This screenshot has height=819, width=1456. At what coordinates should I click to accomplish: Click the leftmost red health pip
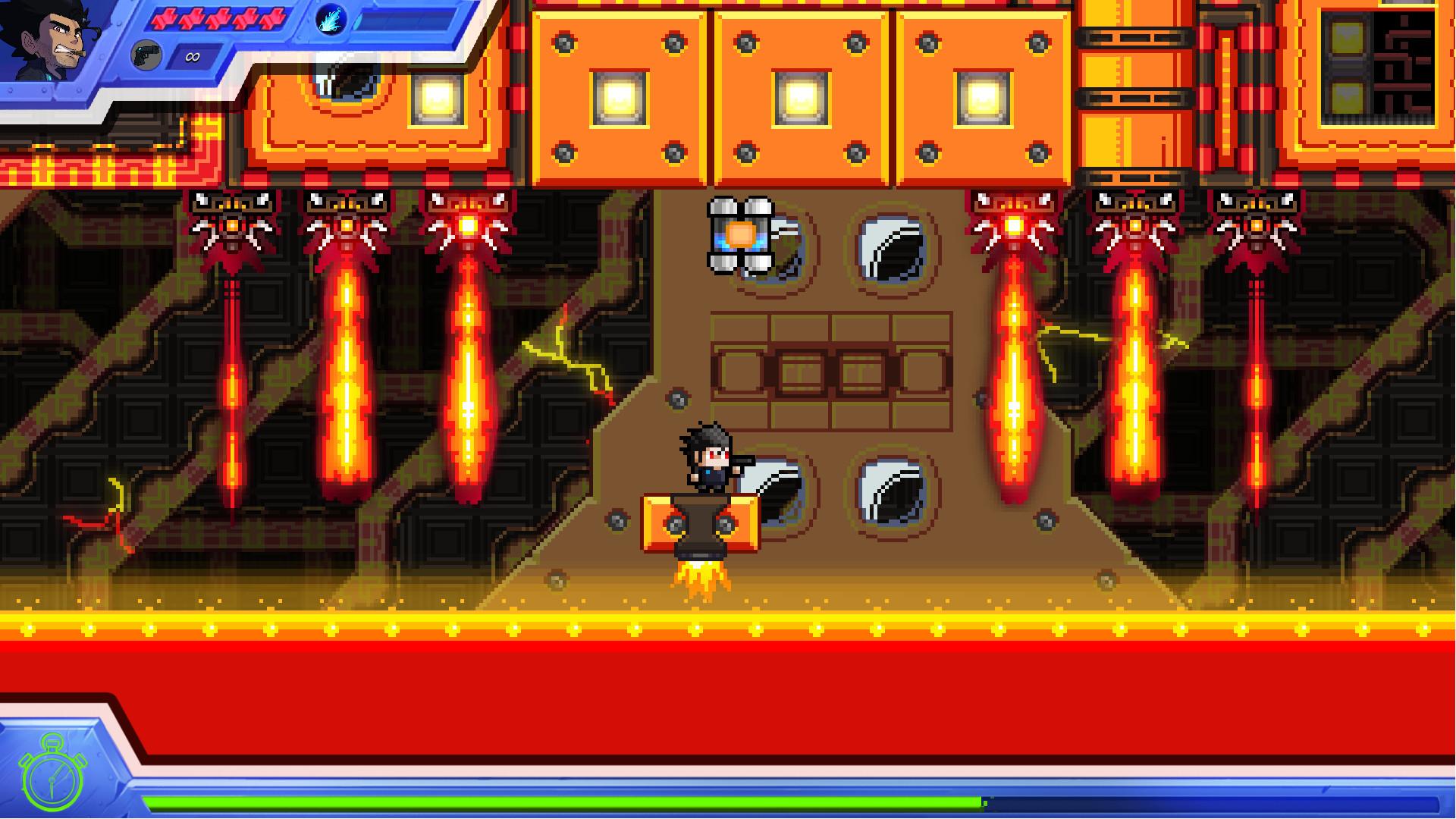coord(165,19)
